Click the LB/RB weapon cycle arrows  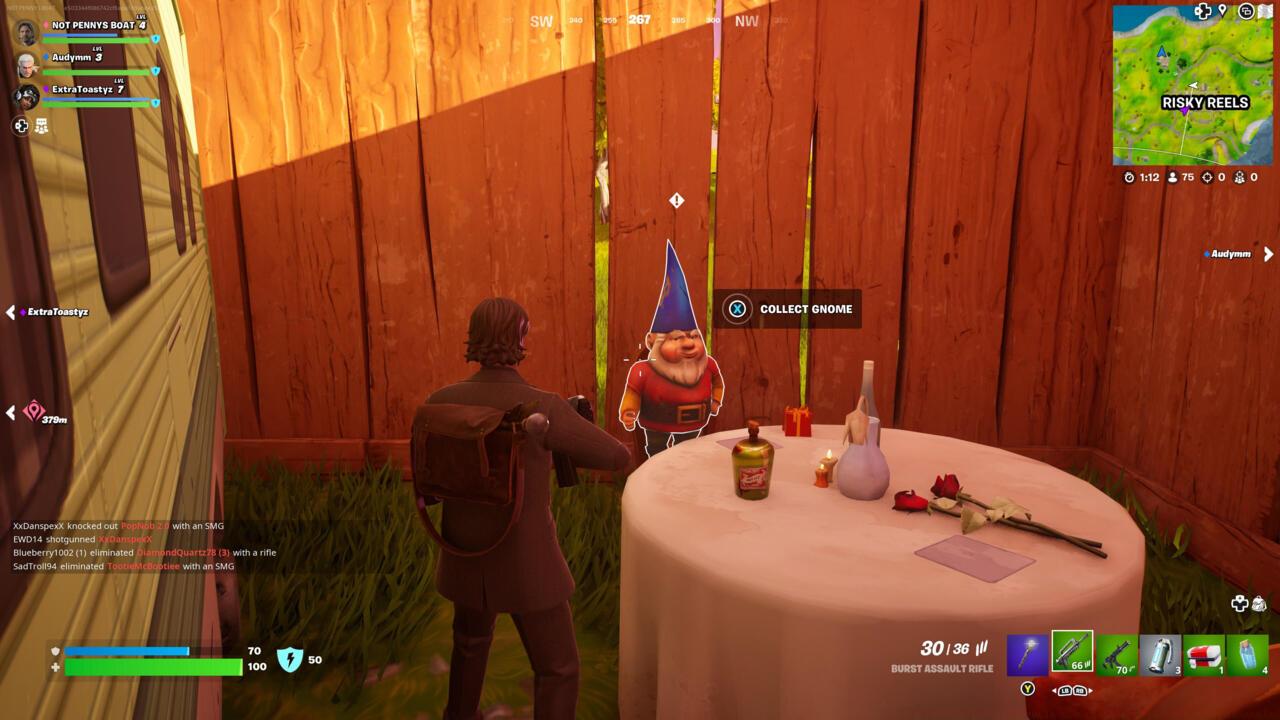[1072, 690]
